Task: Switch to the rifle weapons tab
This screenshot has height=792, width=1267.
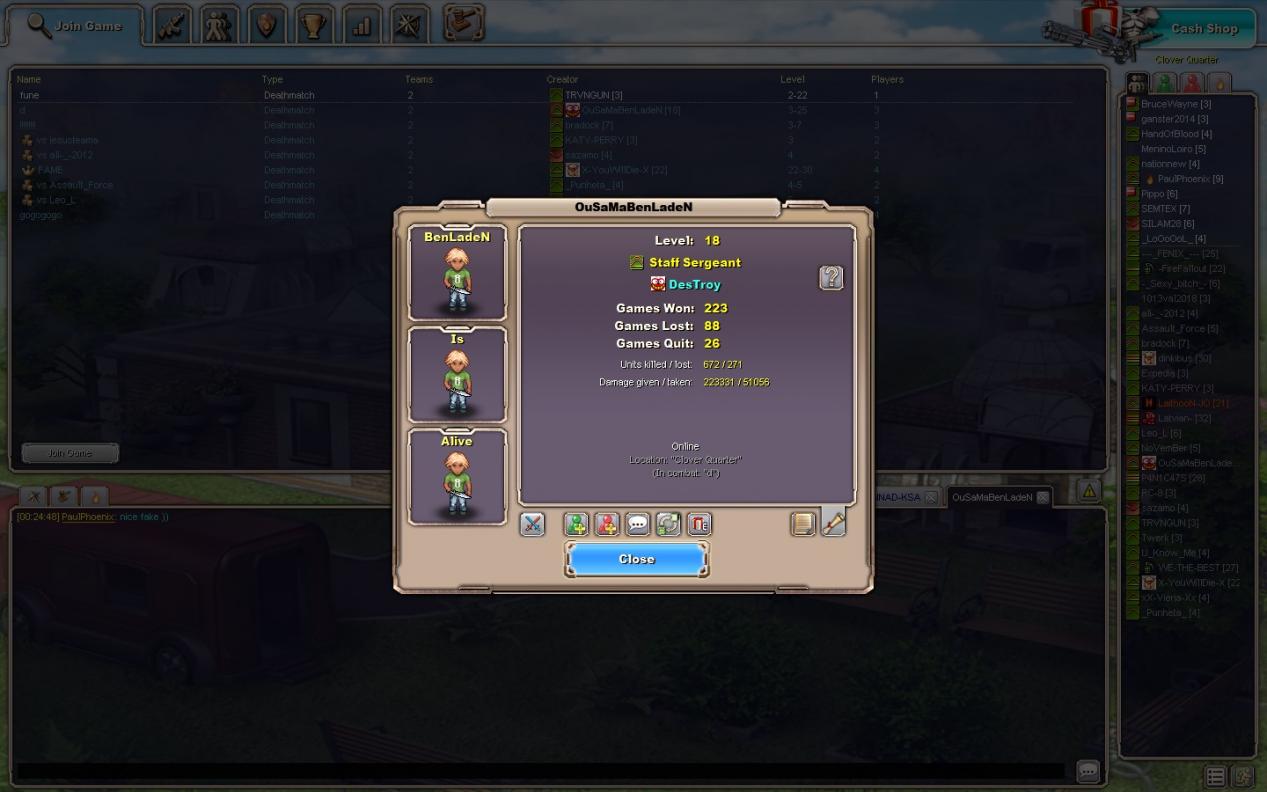Action: [172, 26]
